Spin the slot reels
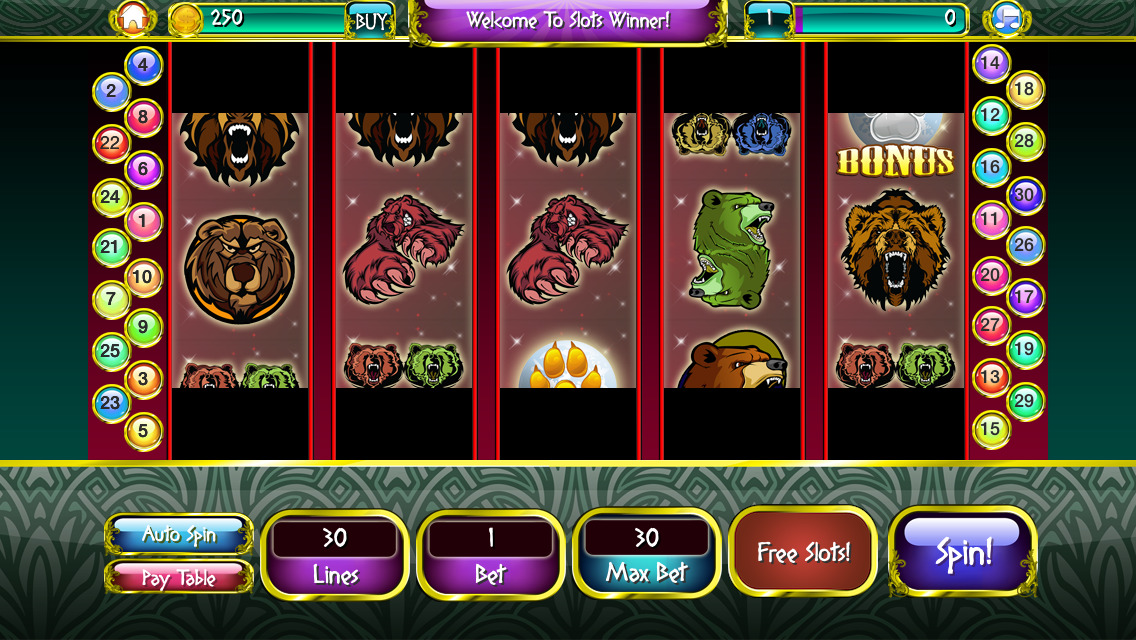This screenshot has height=640, width=1136. pyautogui.click(x=962, y=552)
